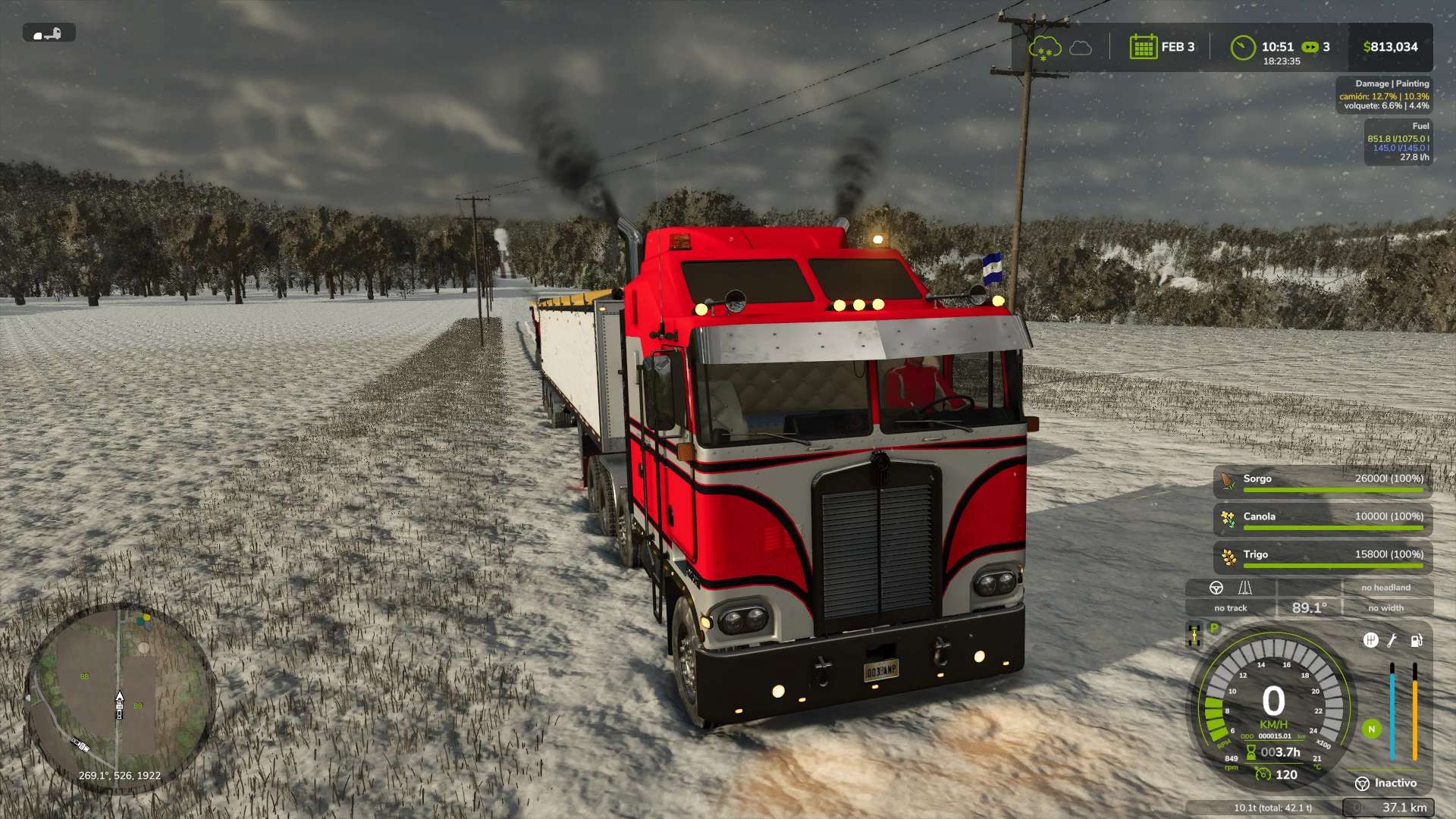Click the lane guidance road icon
The height and width of the screenshot is (819, 1456).
(1245, 588)
